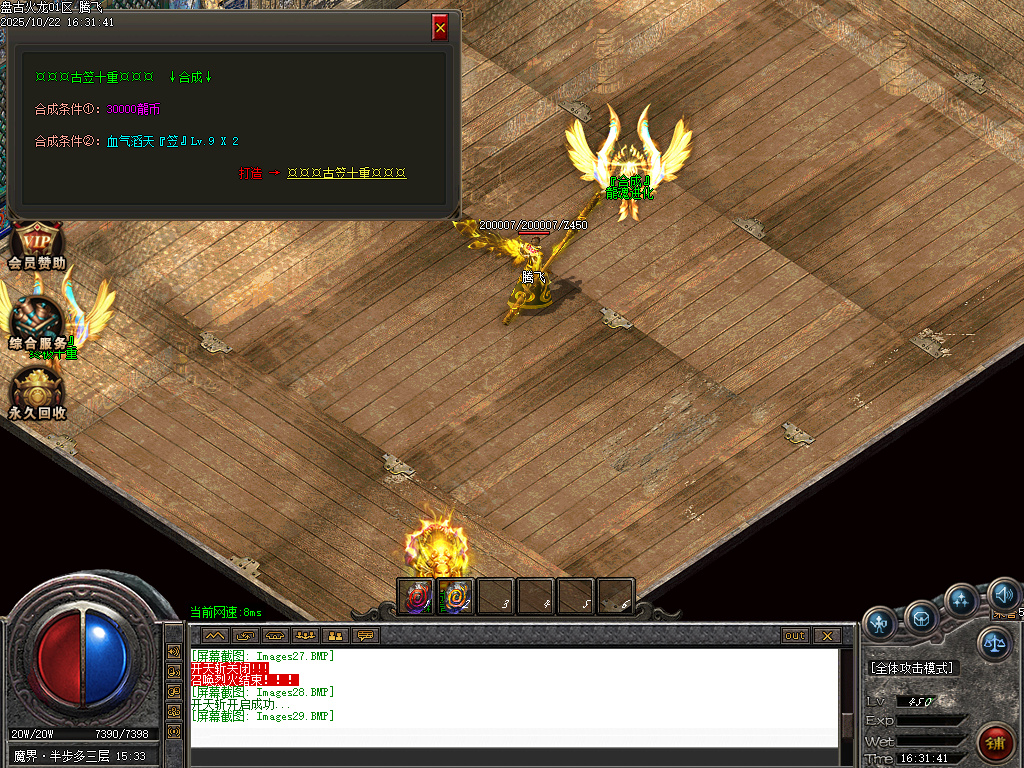Open the trade scales round button
1024x768 pixels.
(x=994, y=644)
